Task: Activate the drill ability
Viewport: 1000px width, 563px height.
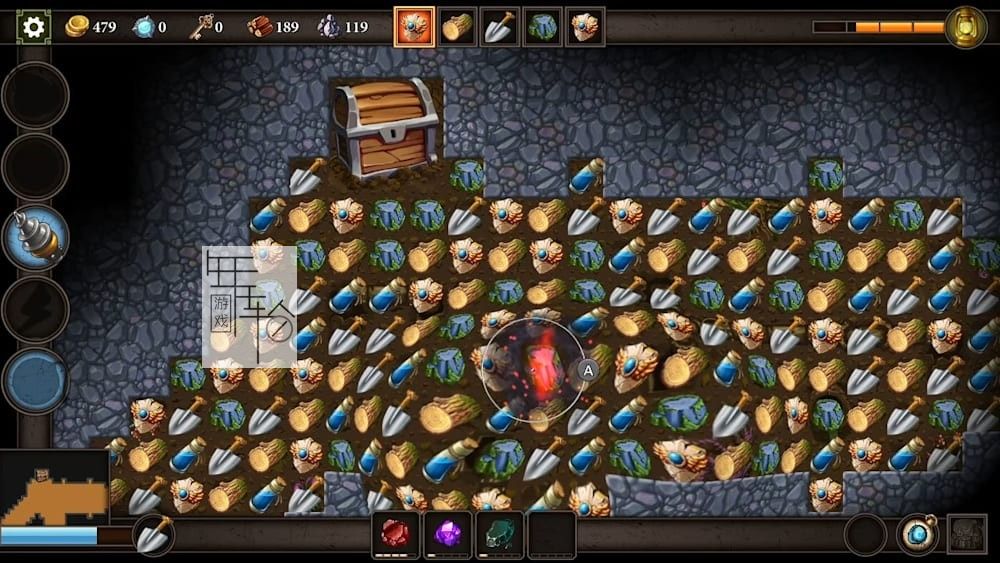Action: pos(36,237)
